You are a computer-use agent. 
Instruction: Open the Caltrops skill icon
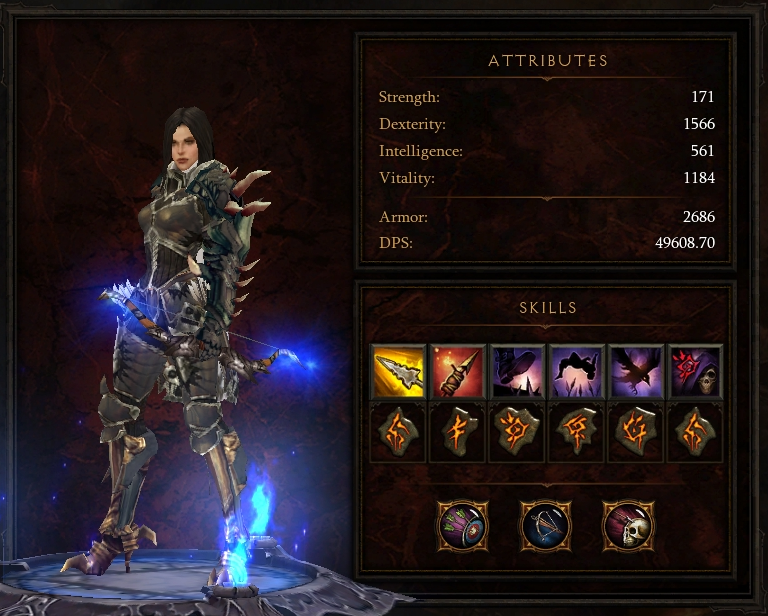click(x=517, y=371)
